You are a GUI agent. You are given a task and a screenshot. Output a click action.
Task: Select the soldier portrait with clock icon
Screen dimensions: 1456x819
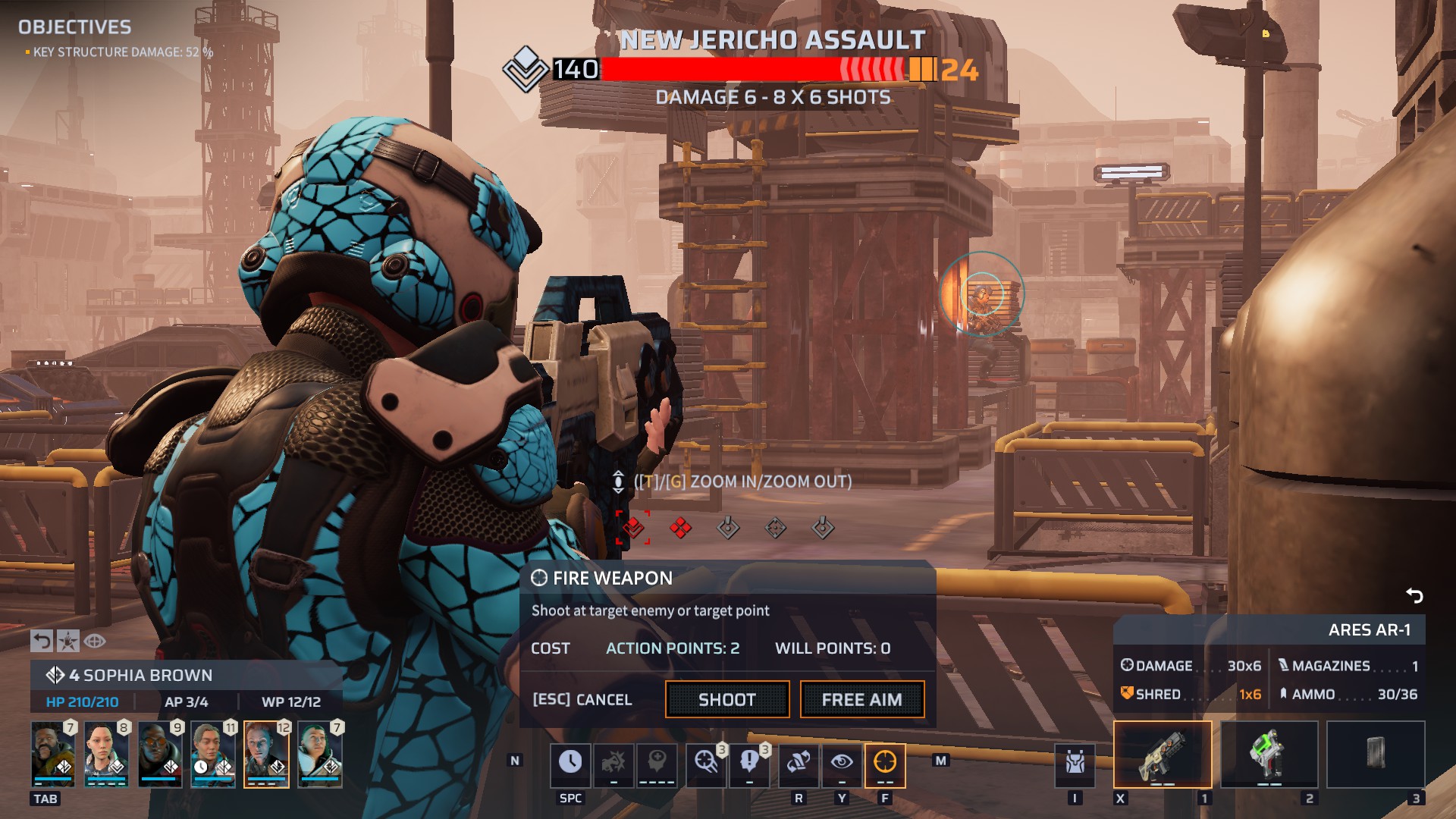pos(213,753)
